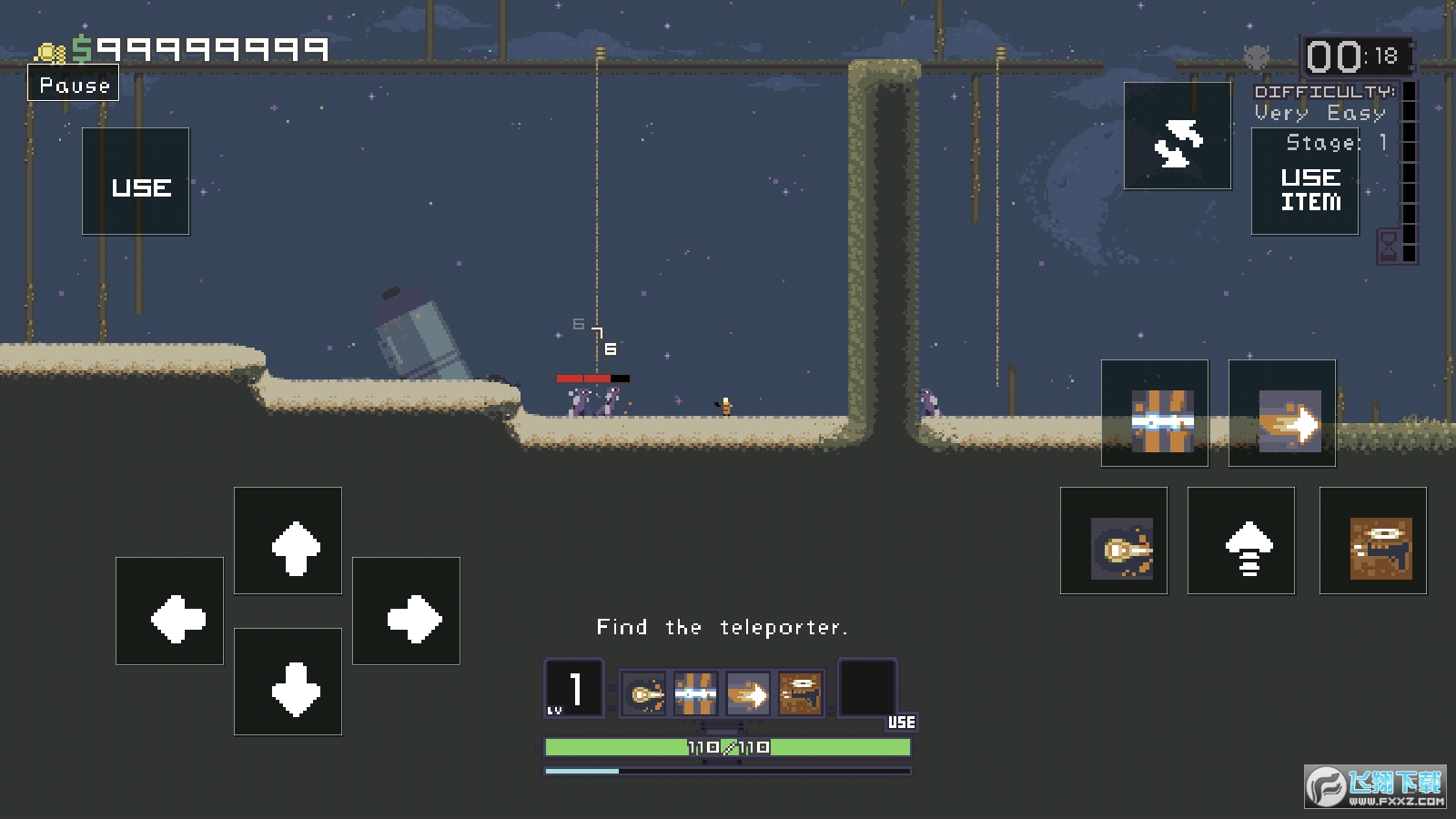The height and width of the screenshot is (819, 1456).
Task: Fire the primary gun-shot skill button
Action: (1114, 541)
